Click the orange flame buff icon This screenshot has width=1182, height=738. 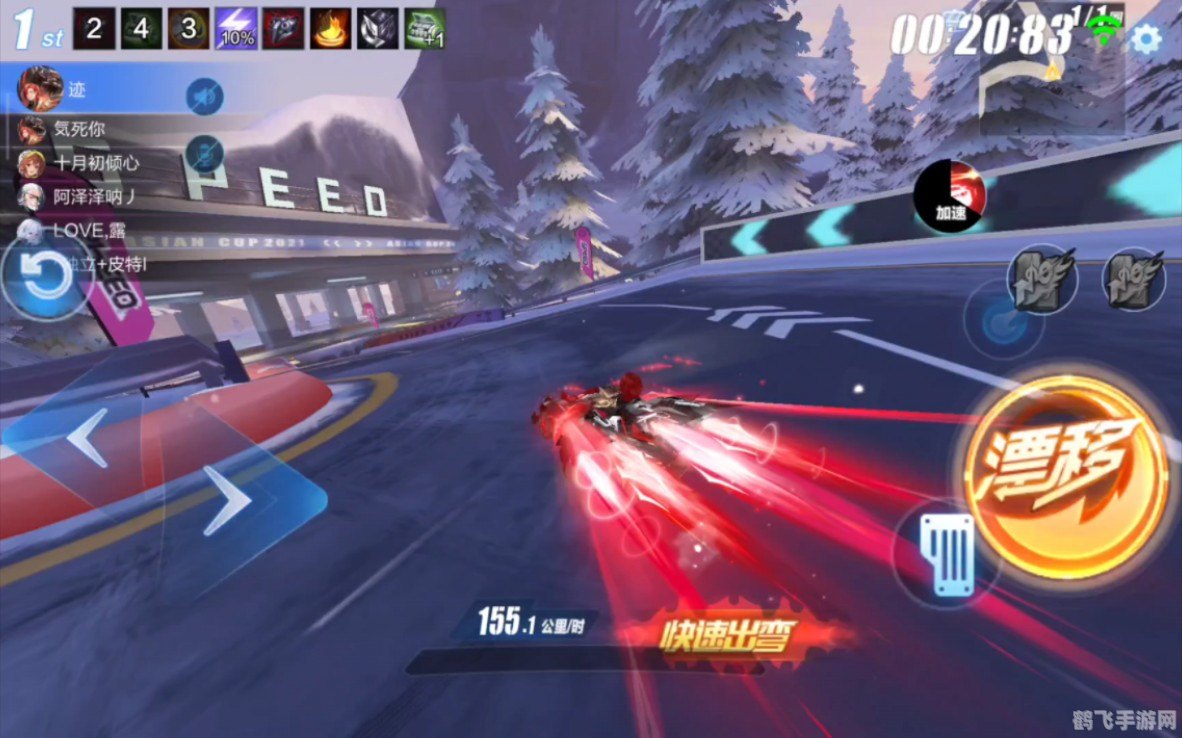(x=331, y=29)
